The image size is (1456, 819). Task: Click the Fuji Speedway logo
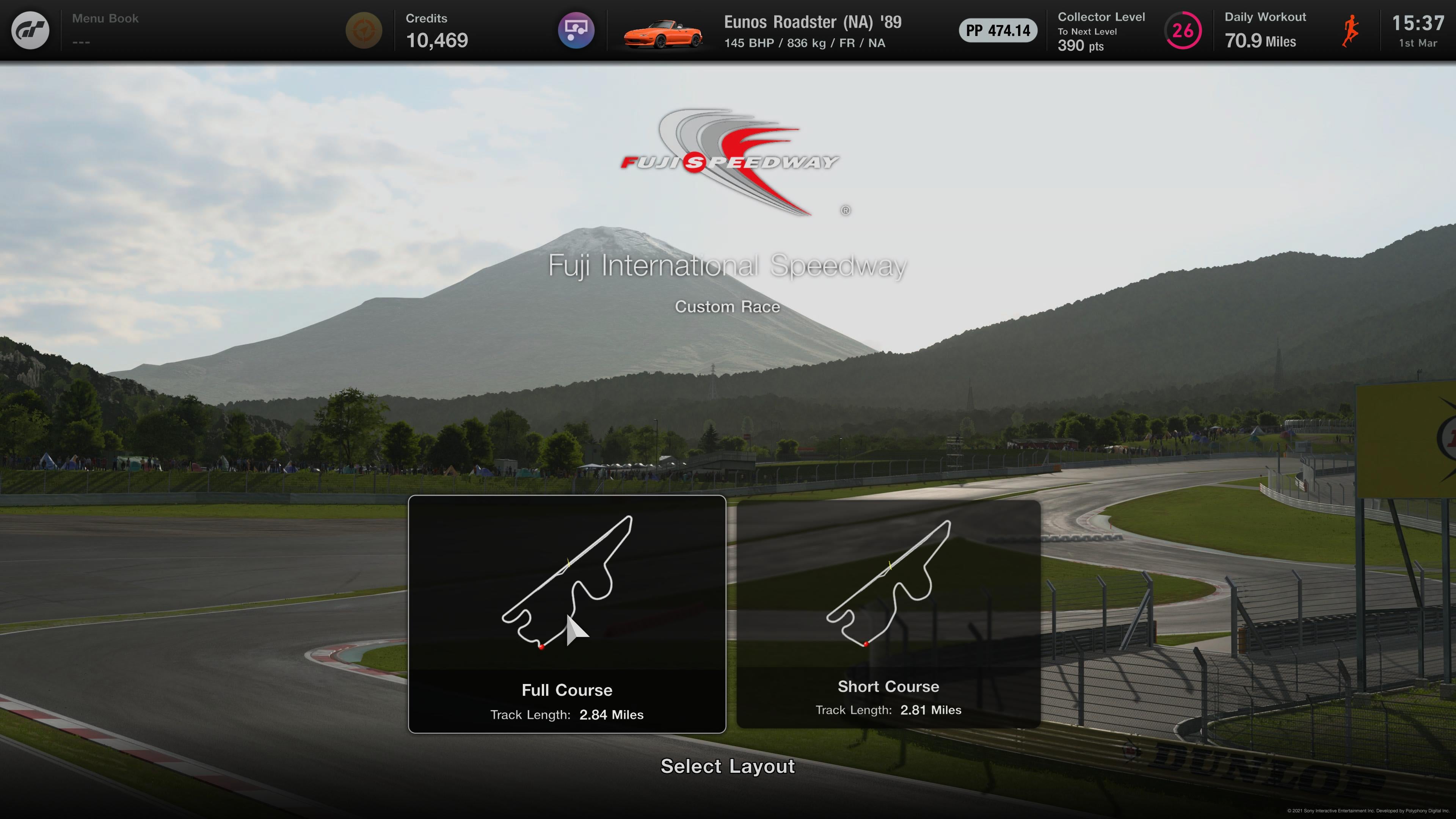(728, 162)
